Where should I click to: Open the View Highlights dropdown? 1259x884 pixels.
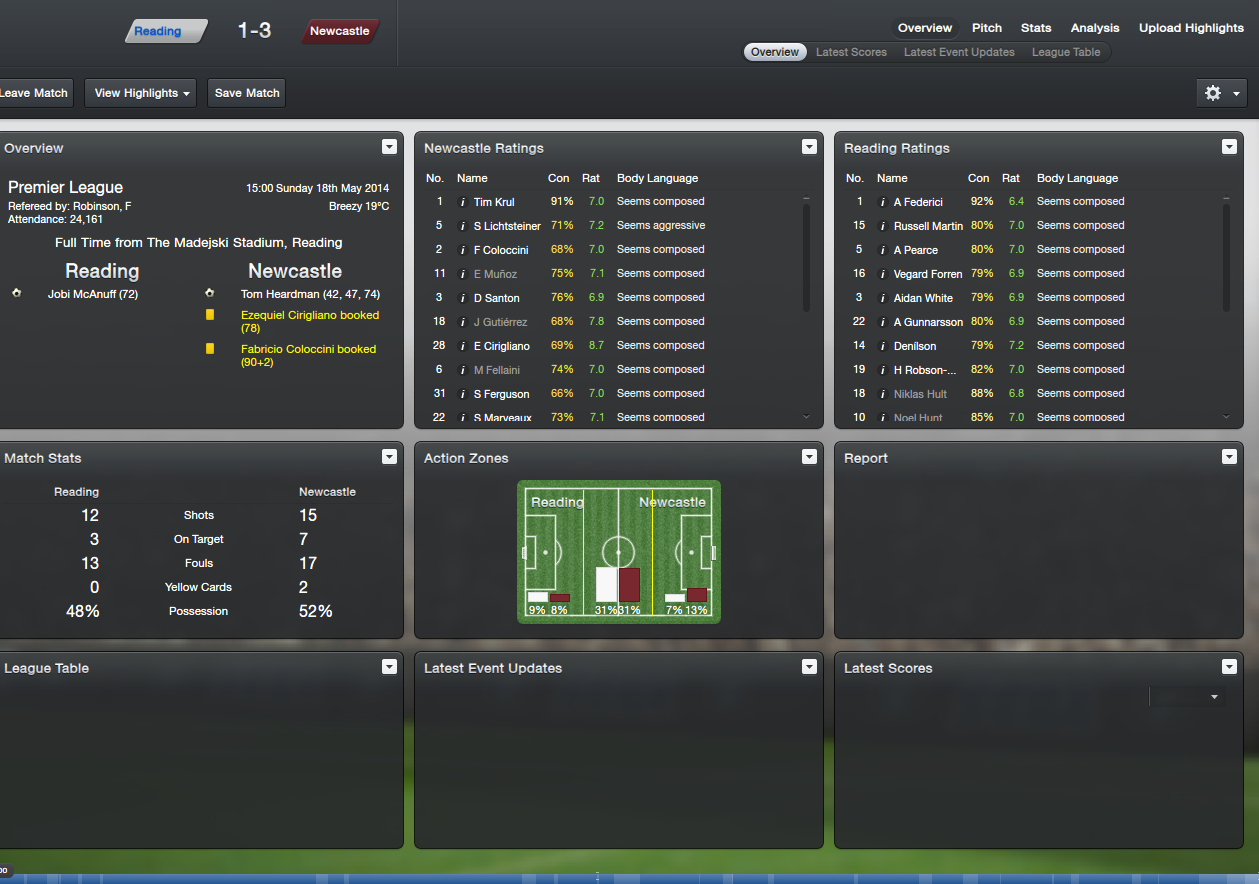140,93
